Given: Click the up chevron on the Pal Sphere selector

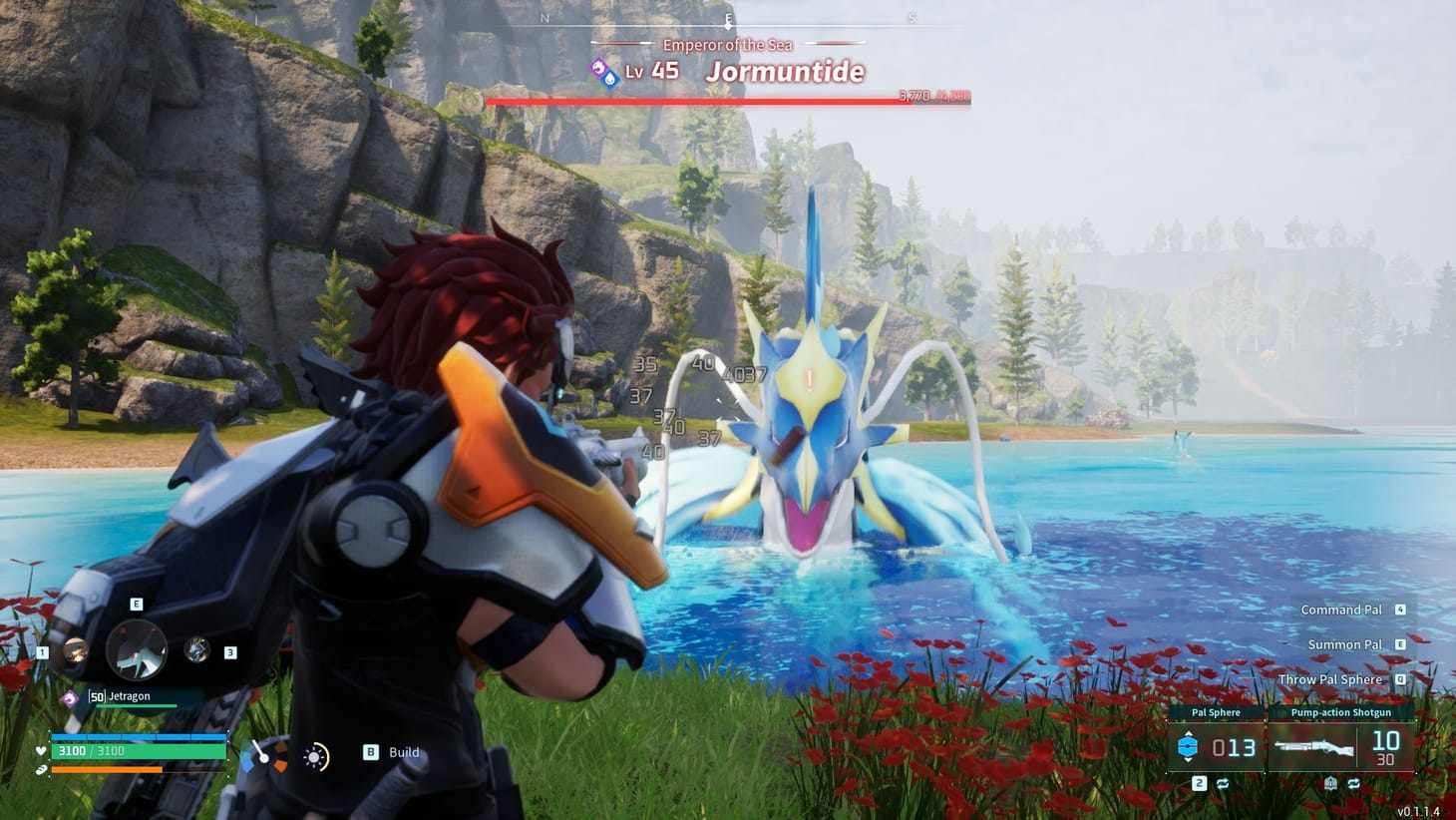Looking at the screenshot, I should [1189, 734].
